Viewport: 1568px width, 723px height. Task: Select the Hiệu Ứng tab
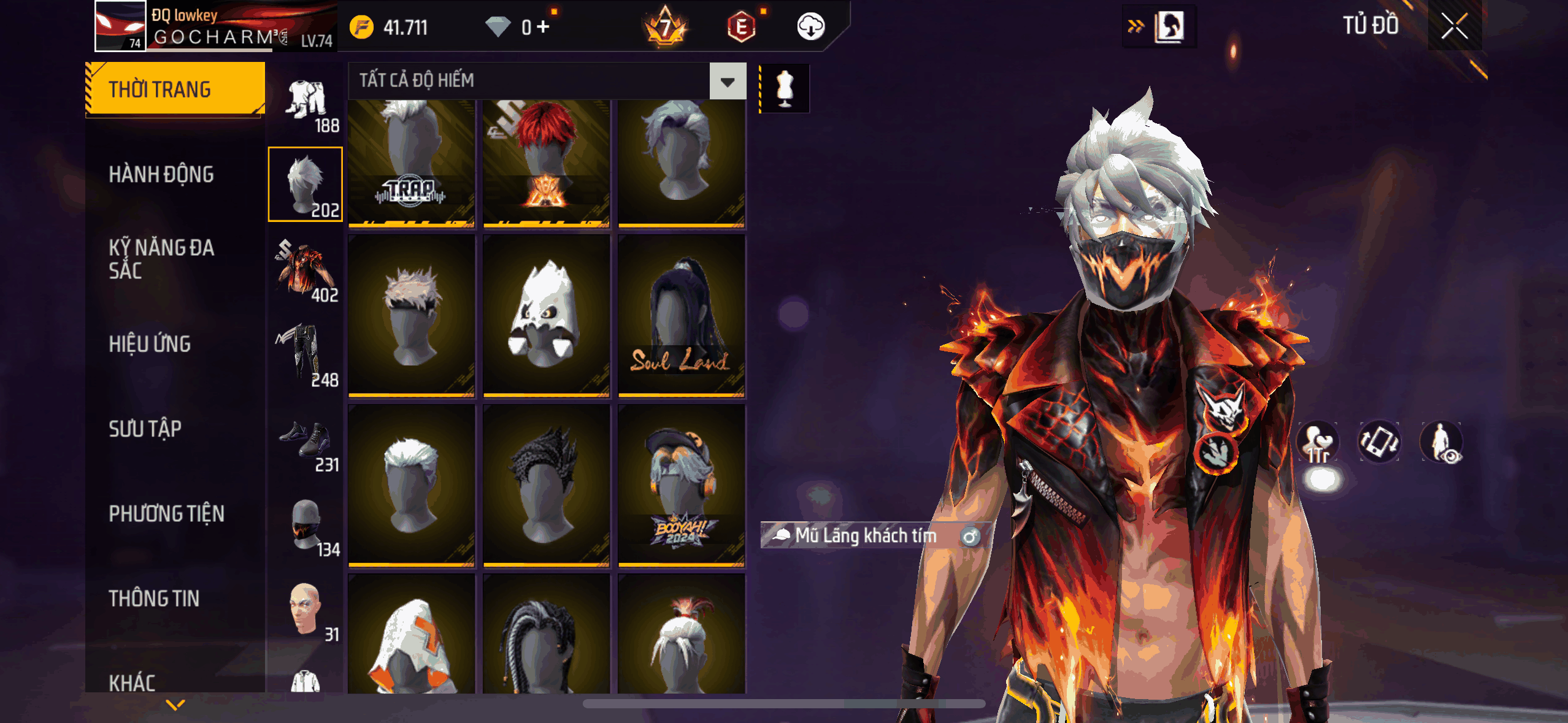pyautogui.click(x=150, y=344)
